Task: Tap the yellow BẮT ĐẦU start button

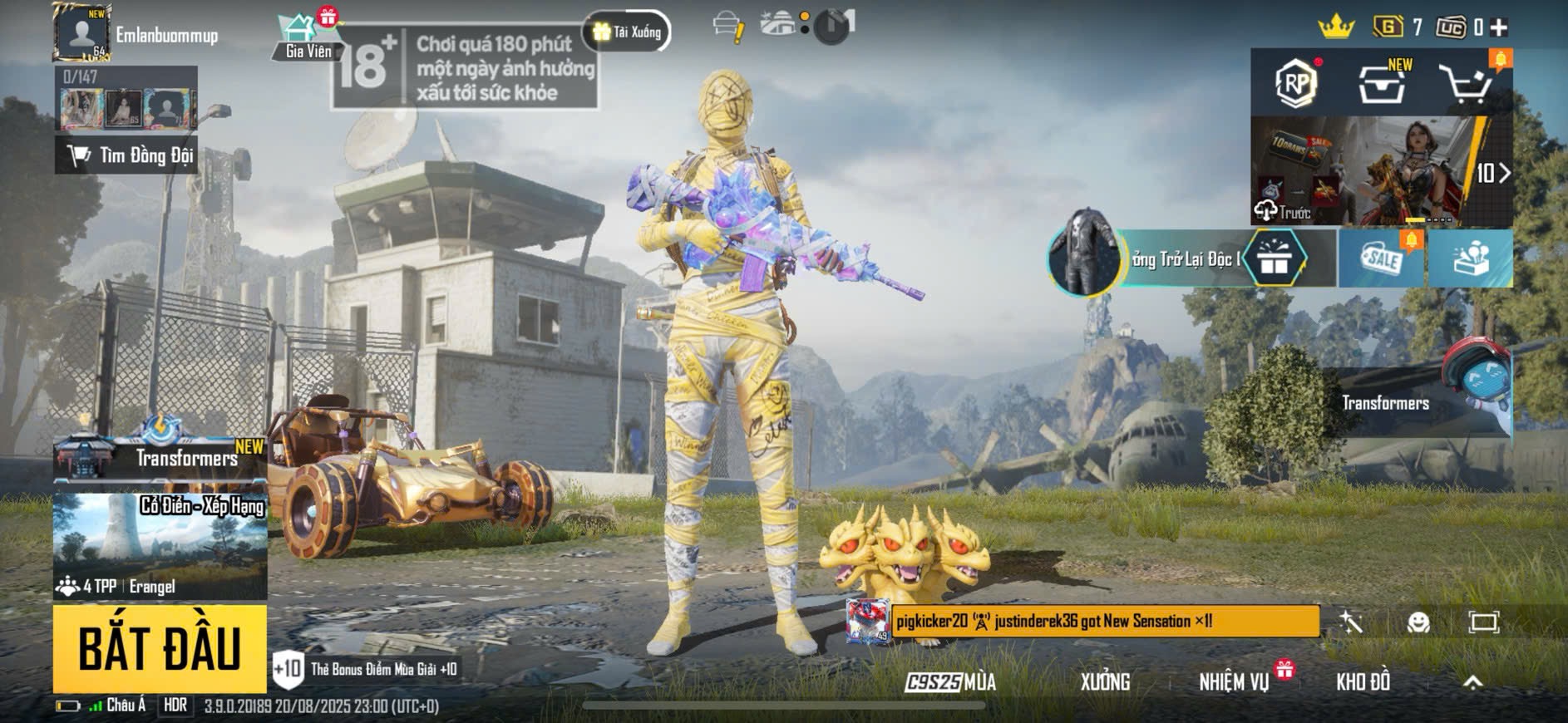Action: (x=160, y=648)
